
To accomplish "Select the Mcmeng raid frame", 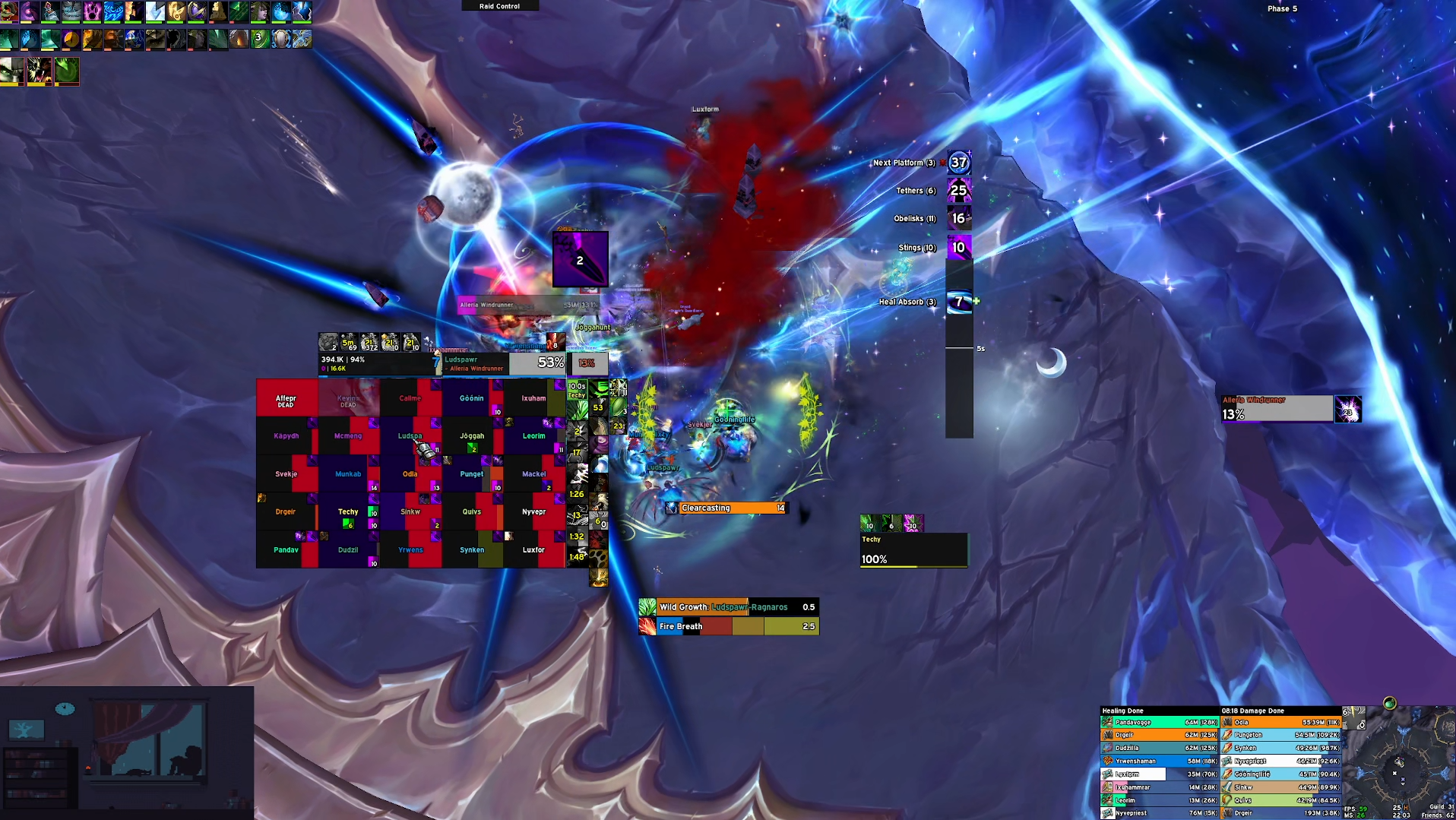I will point(348,435).
